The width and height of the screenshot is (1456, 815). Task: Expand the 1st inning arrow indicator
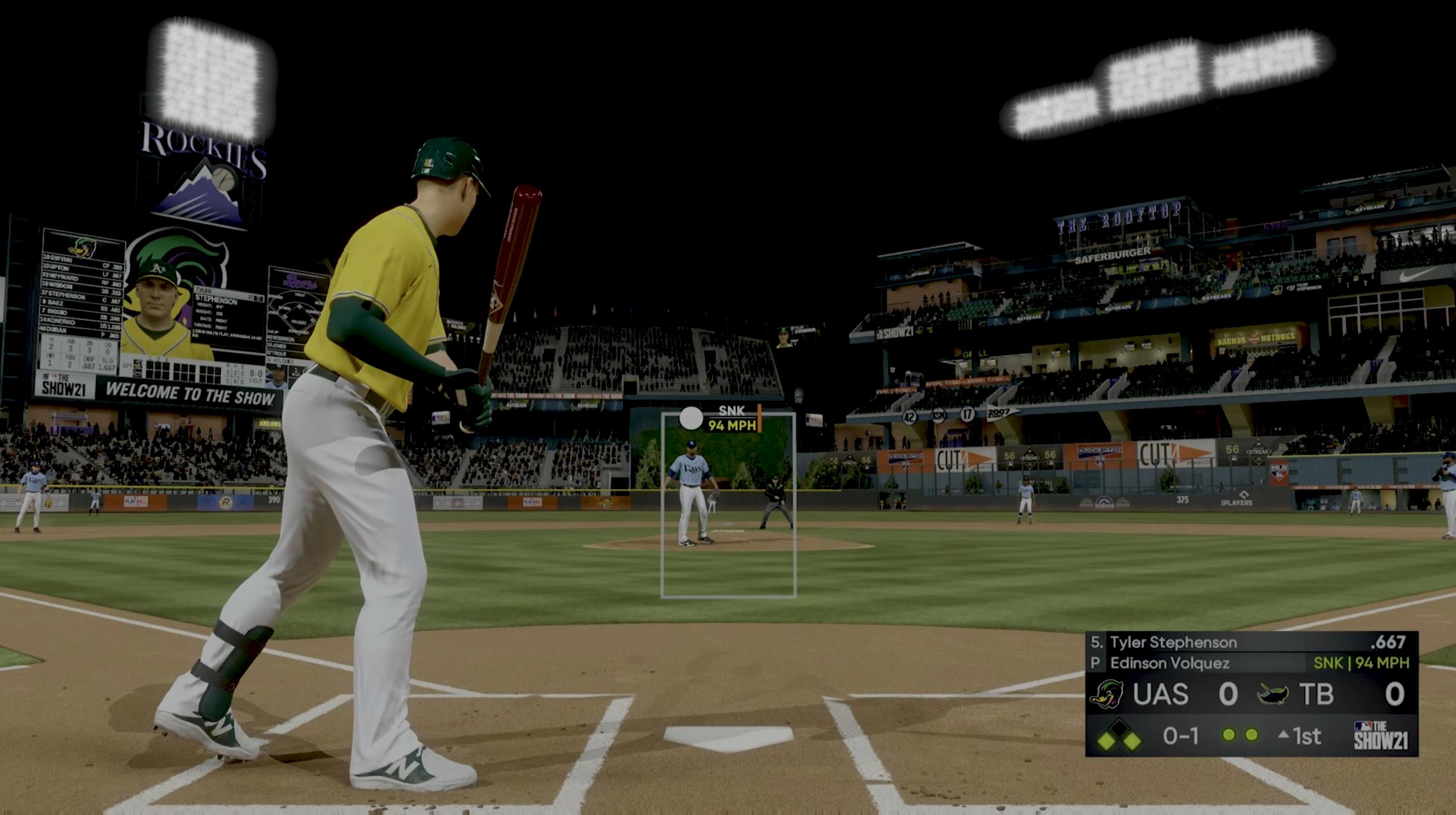point(1283,735)
